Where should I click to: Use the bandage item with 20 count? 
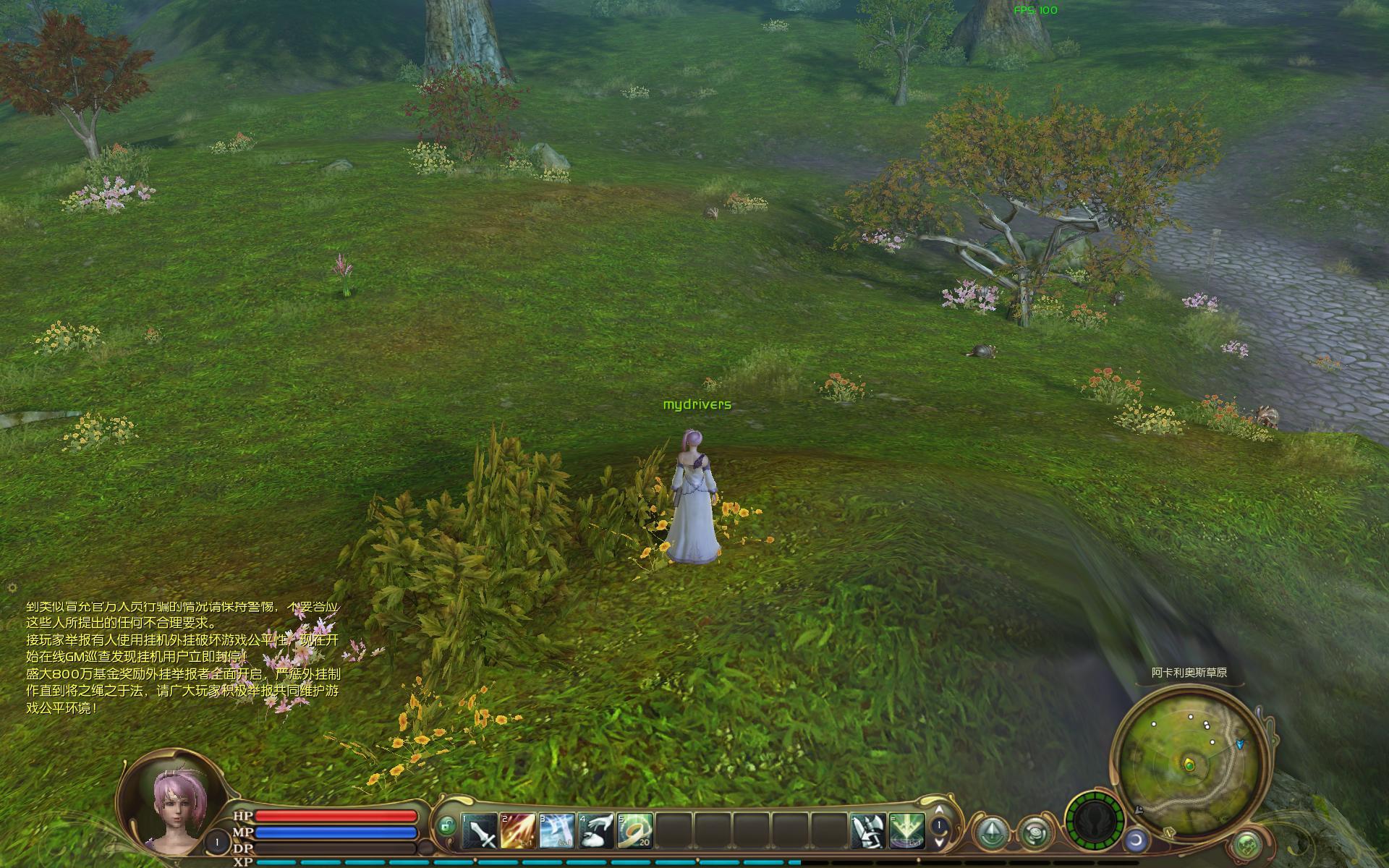[x=635, y=830]
